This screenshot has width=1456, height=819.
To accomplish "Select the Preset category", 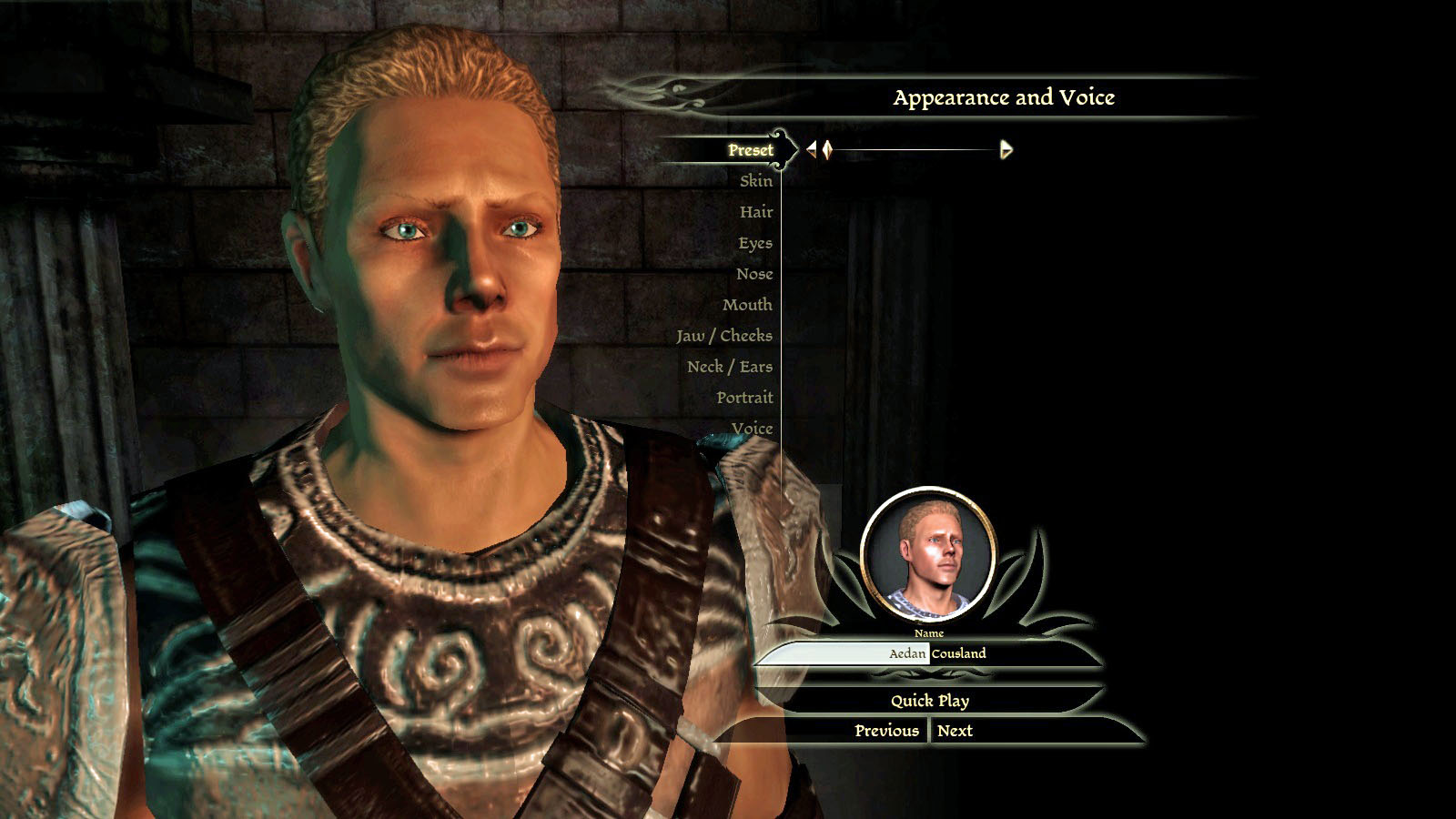I will [x=750, y=150].
